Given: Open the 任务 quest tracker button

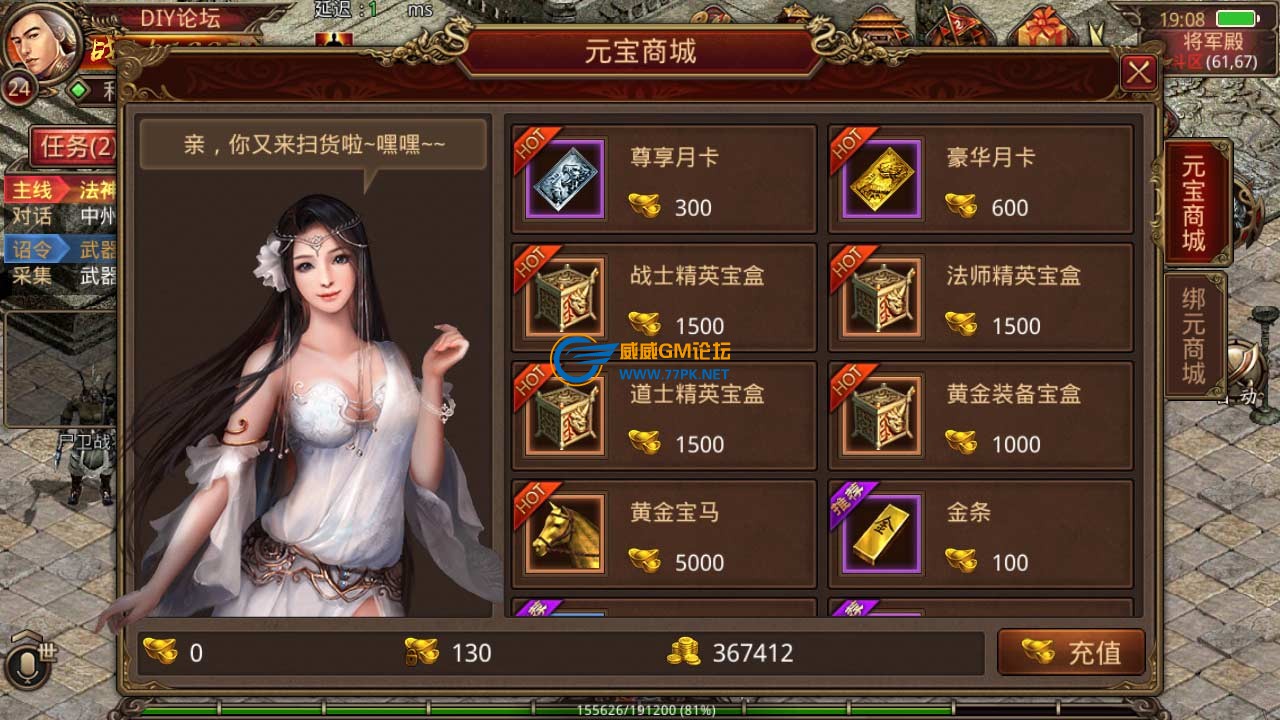Looking at the screenshot, I should click(x=74, y=148).
